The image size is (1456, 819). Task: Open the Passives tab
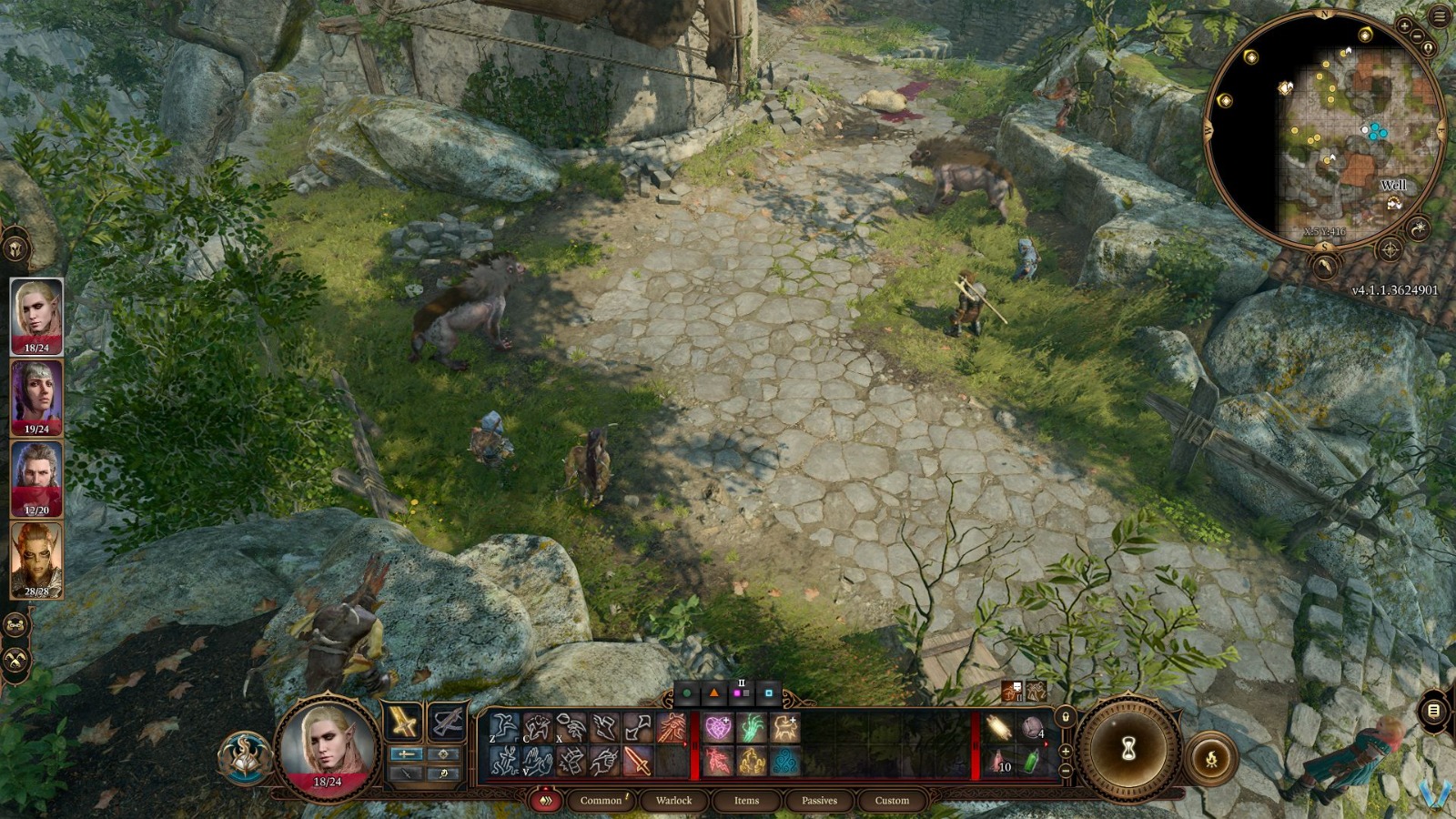[x=820, y=802]
